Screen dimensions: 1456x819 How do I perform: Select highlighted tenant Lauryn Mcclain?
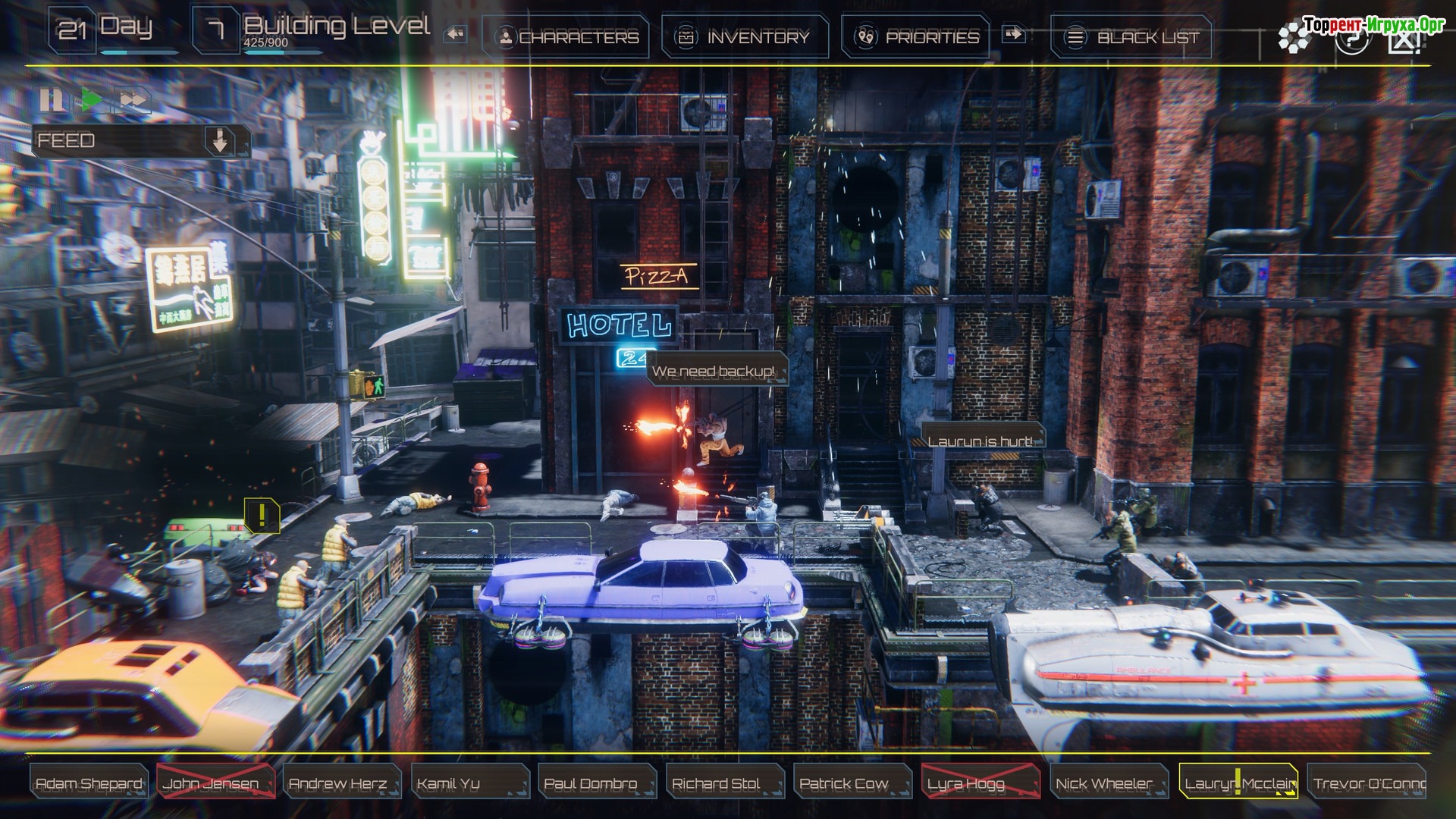click(x=1238, y=783)
